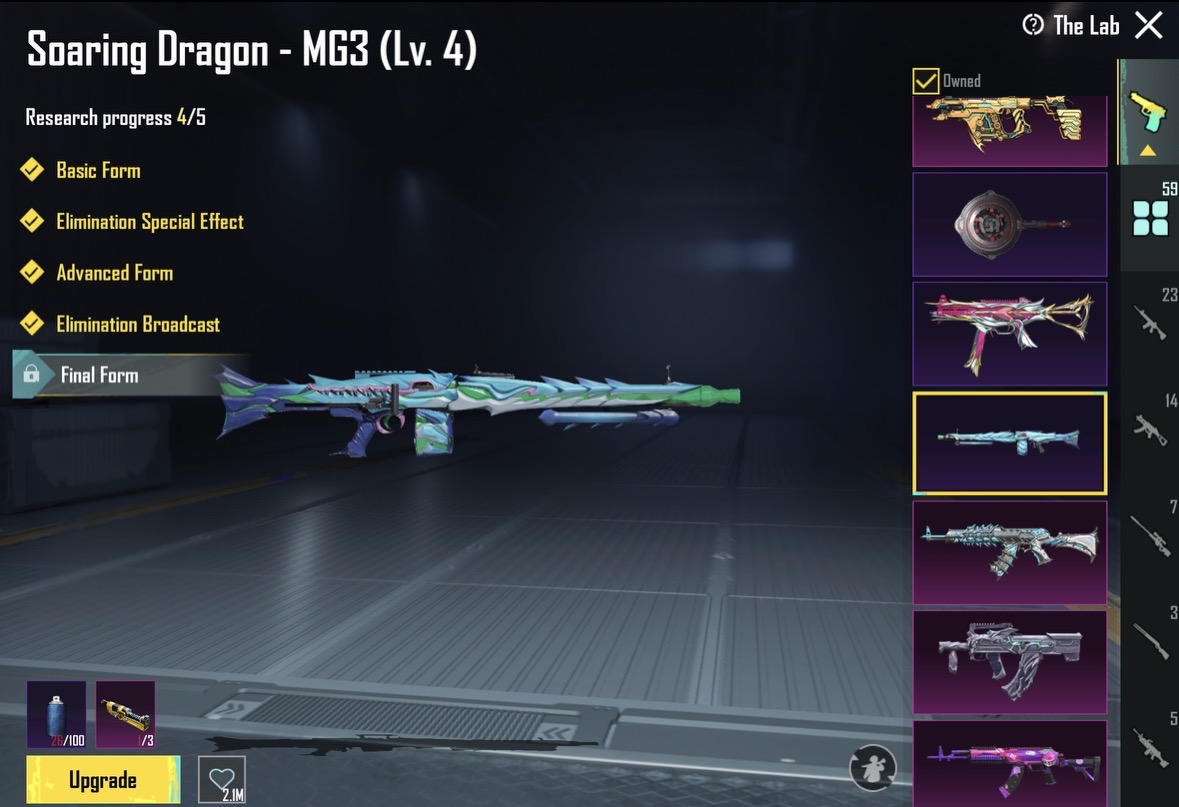
Task: Open The Lab help info
Action: coord(1033,26)
